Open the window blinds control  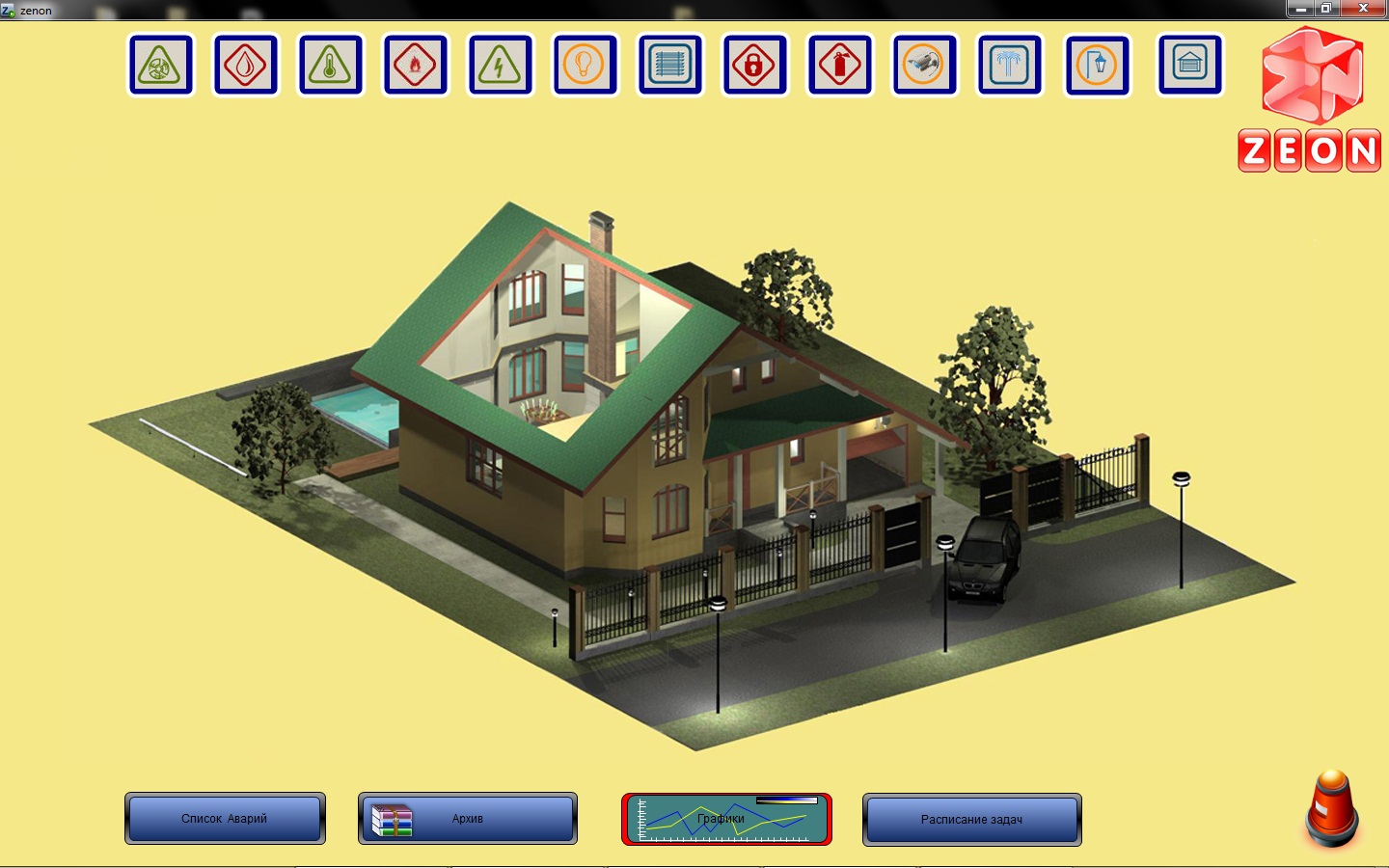[670, 66]
